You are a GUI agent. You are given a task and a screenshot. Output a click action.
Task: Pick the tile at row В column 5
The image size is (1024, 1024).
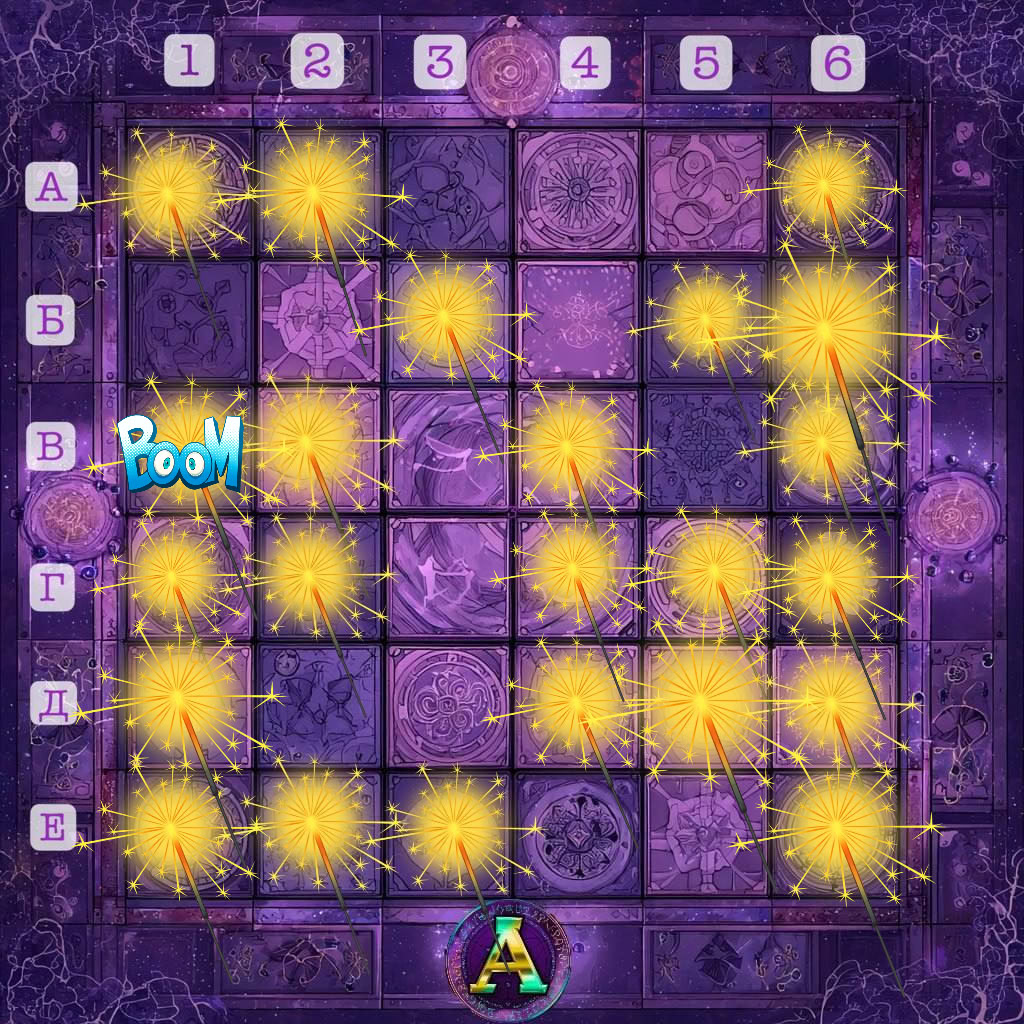pos(706,448)
